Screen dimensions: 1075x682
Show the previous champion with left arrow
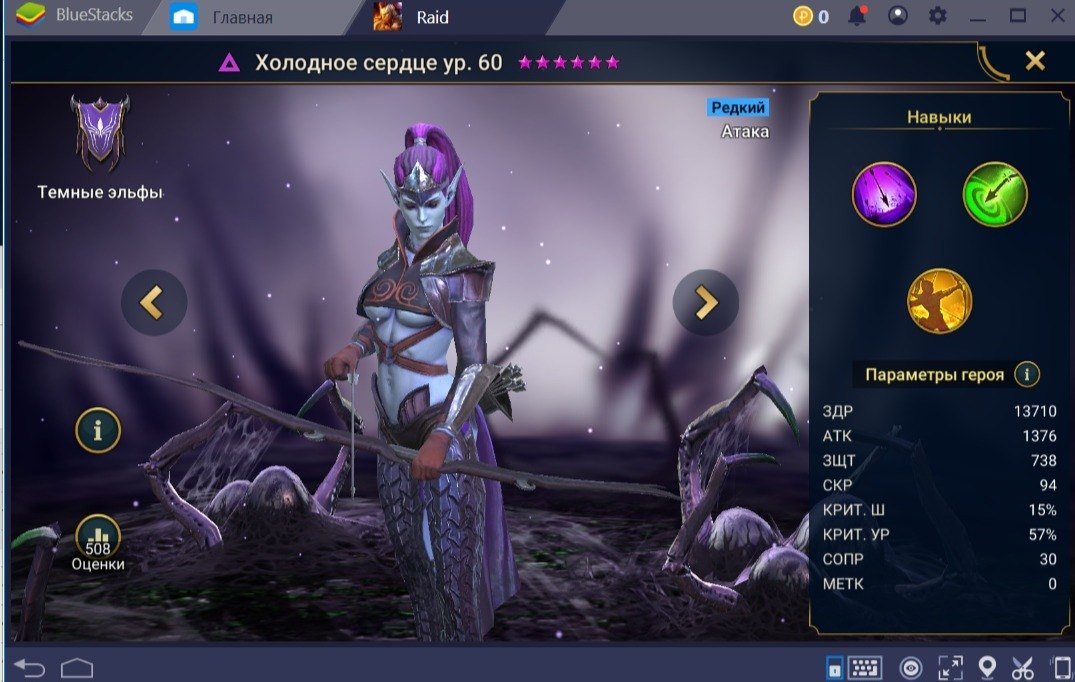[154, 302]
